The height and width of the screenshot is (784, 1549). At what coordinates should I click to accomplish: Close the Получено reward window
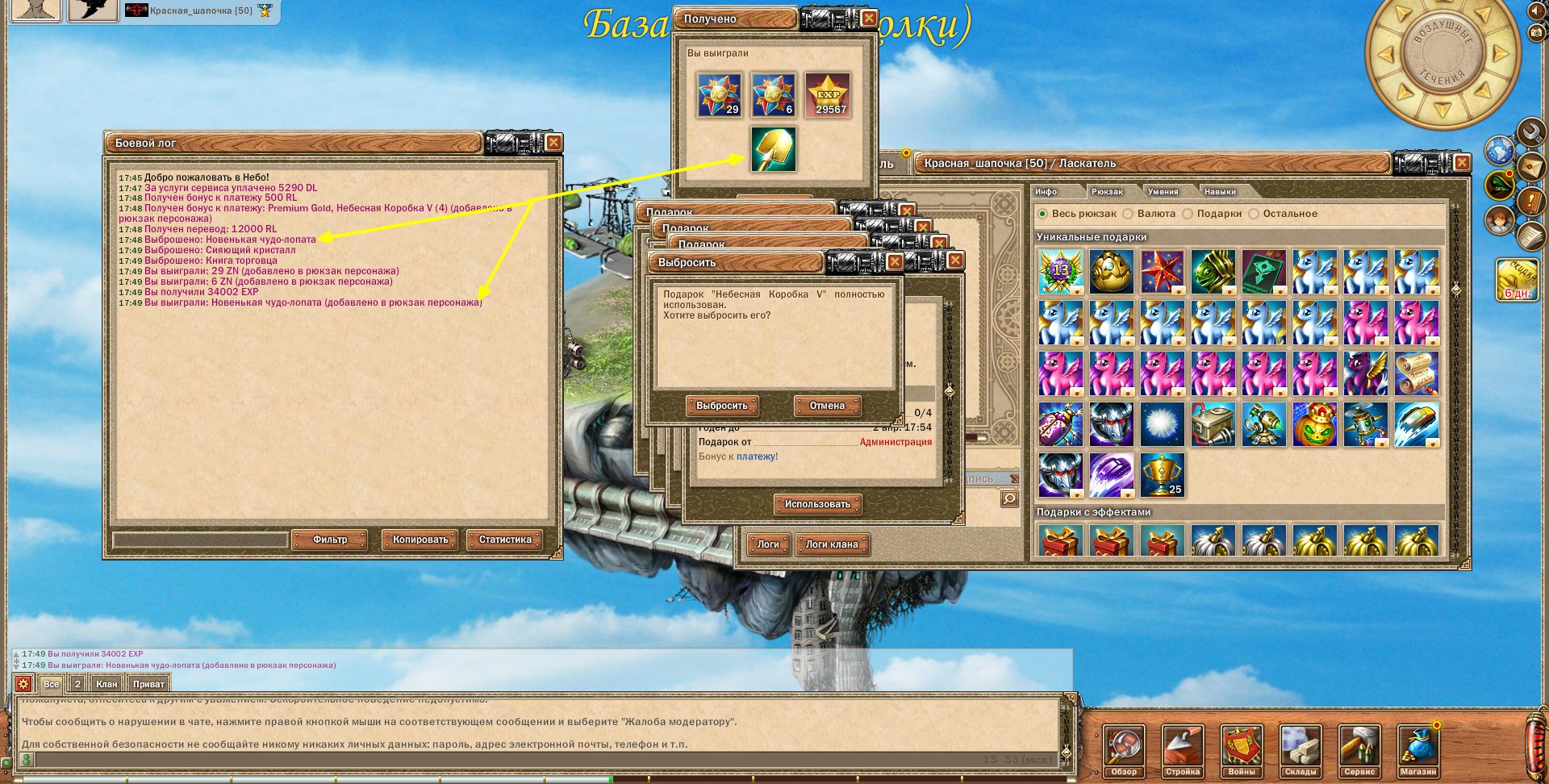click(869, 18)
